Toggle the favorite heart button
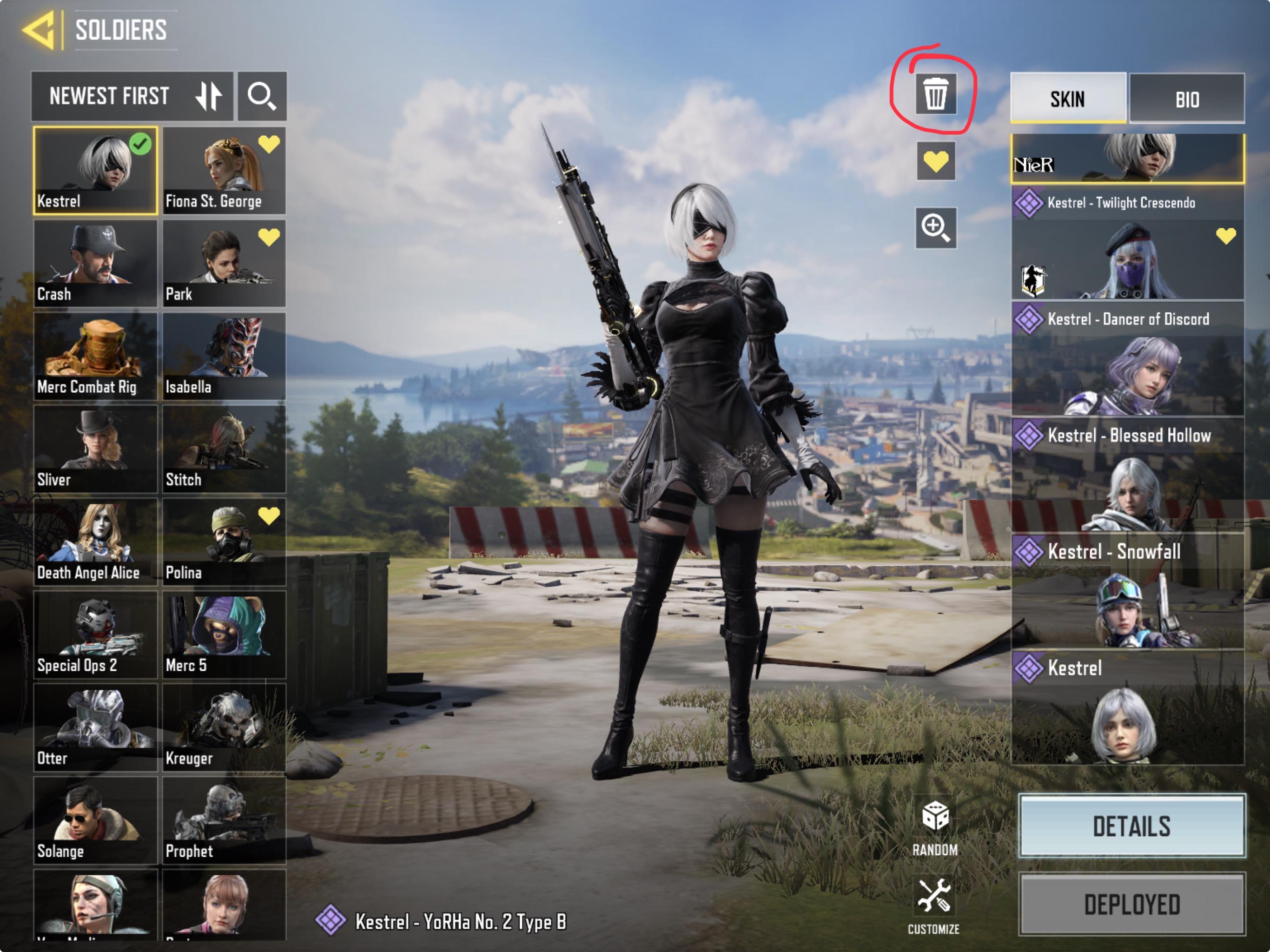This screenshot has height=952, width=1270. [x=935, y=161]
